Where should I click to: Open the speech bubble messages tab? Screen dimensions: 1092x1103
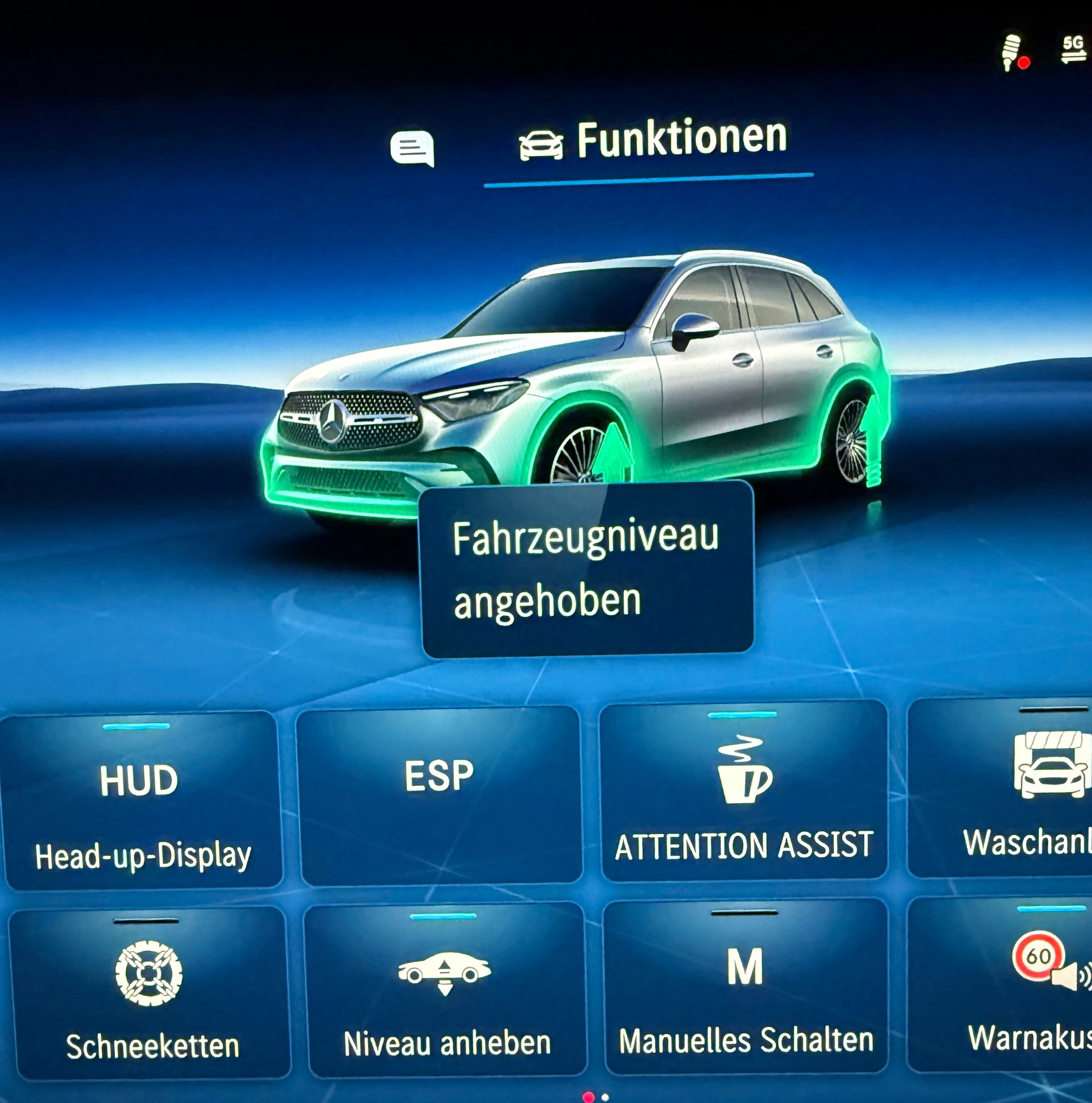pos(412,148)
